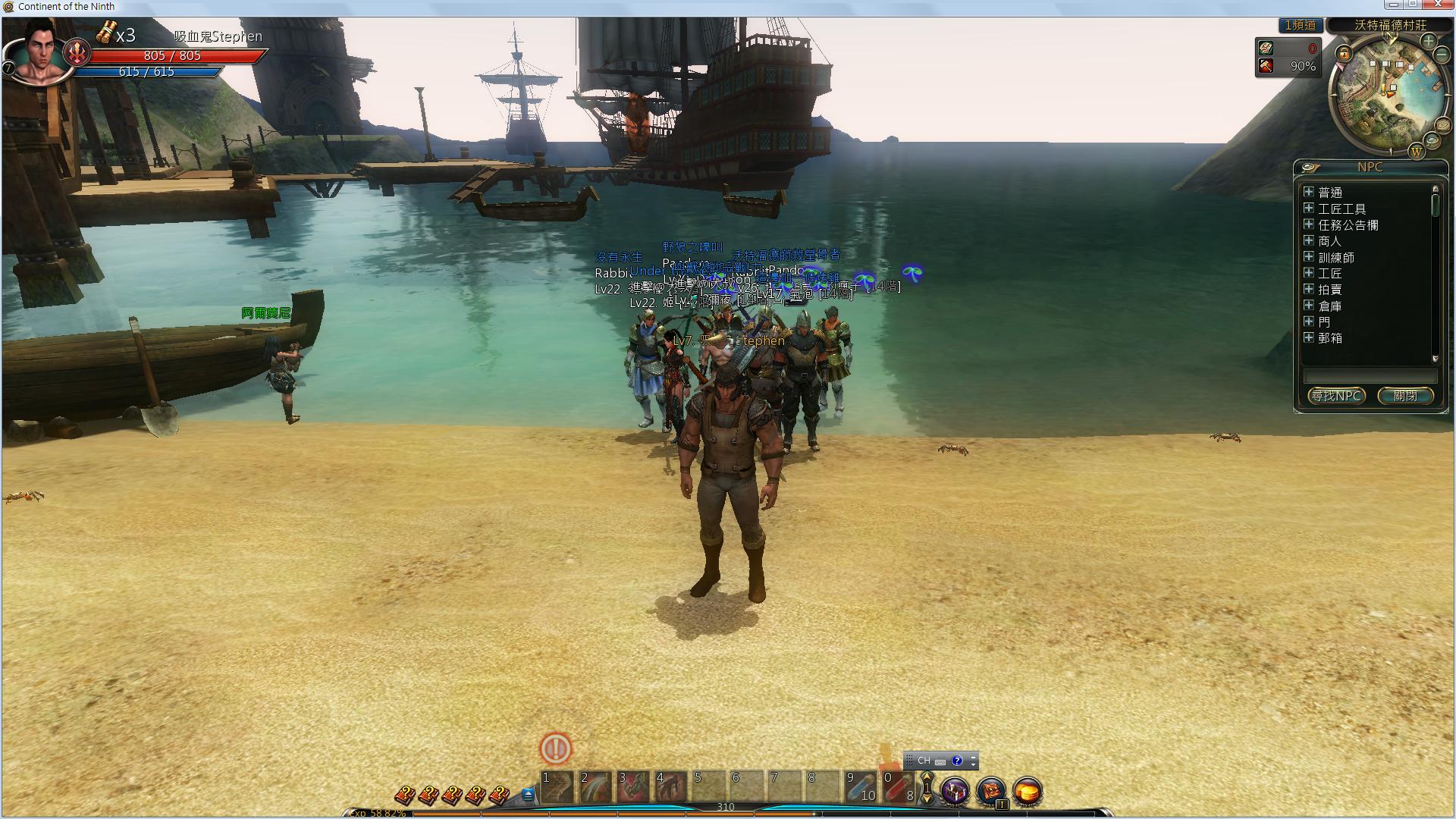Viewport: 1456px width, 819px height.
Task: Close the NPC panel with 關閉
Action: 1404,396
